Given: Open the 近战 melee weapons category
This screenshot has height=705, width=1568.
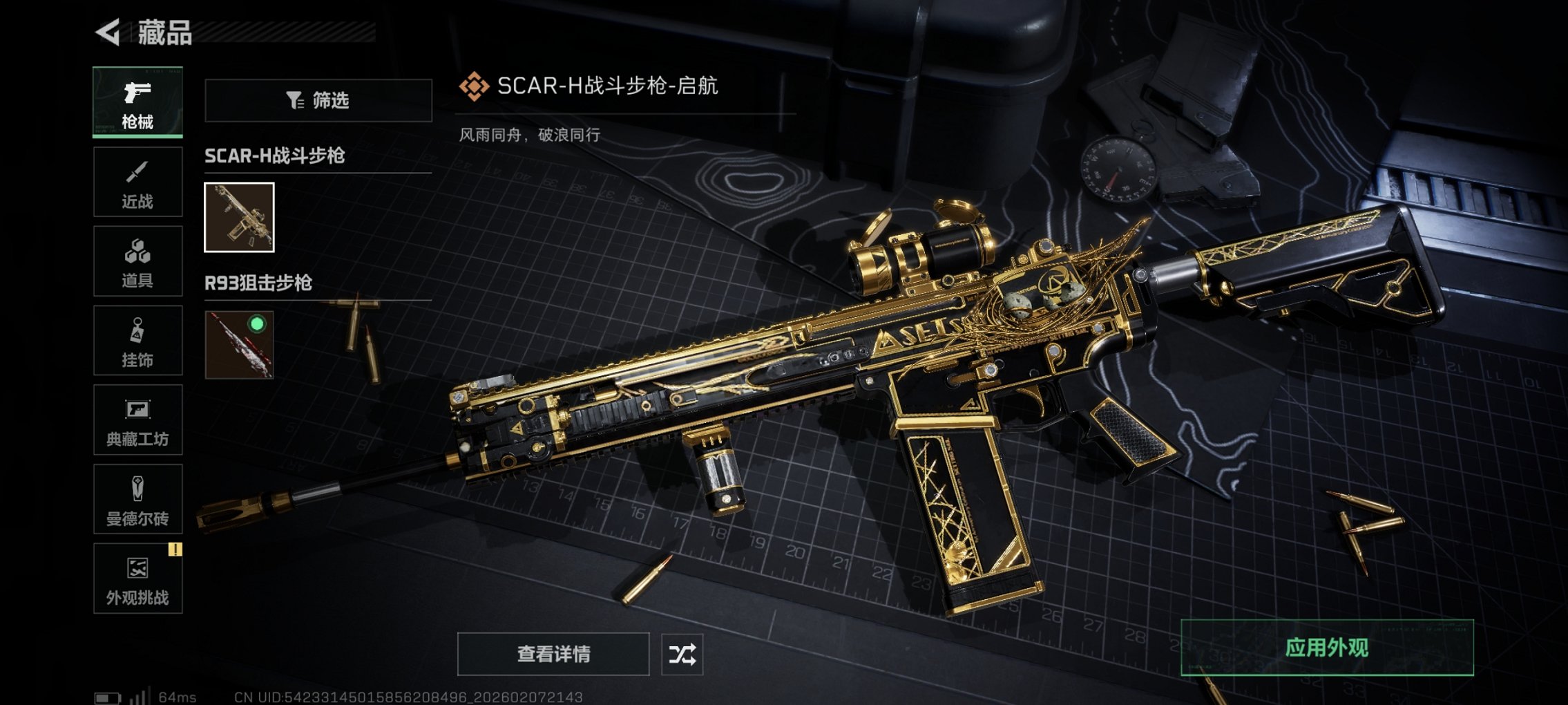Looking at the screenshot, I should (136, 182).
